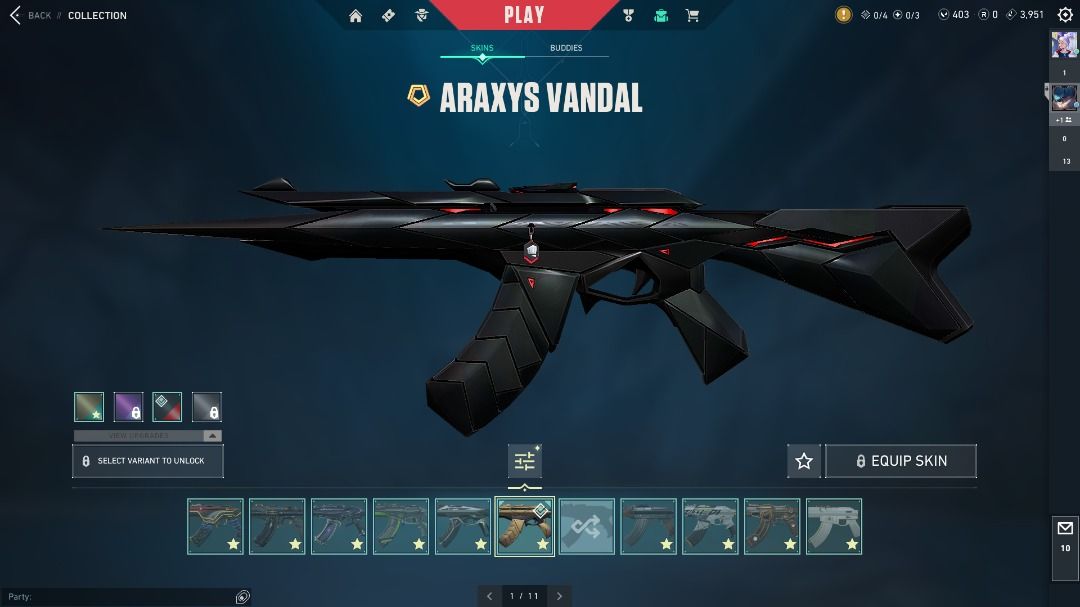
Task: Go to the next skin page arrow
Action: 560,596
